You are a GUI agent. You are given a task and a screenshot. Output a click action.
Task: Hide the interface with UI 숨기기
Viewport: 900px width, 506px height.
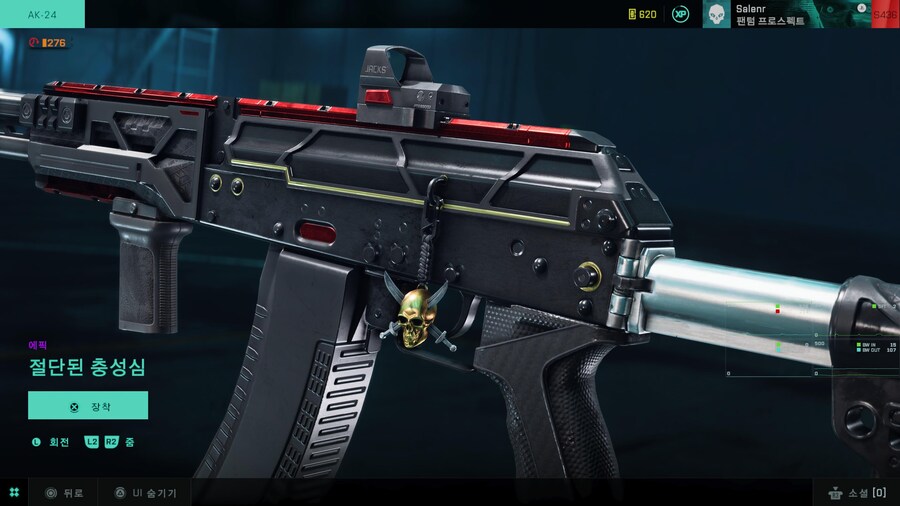point(145,493)
